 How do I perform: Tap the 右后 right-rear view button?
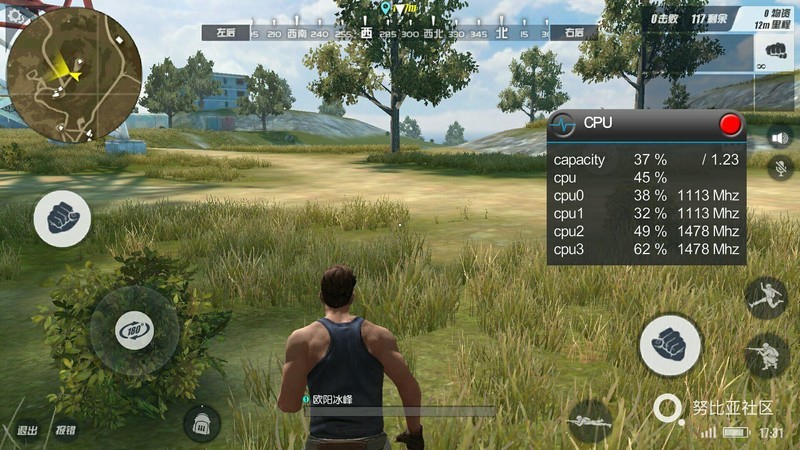tap(574, 33)
